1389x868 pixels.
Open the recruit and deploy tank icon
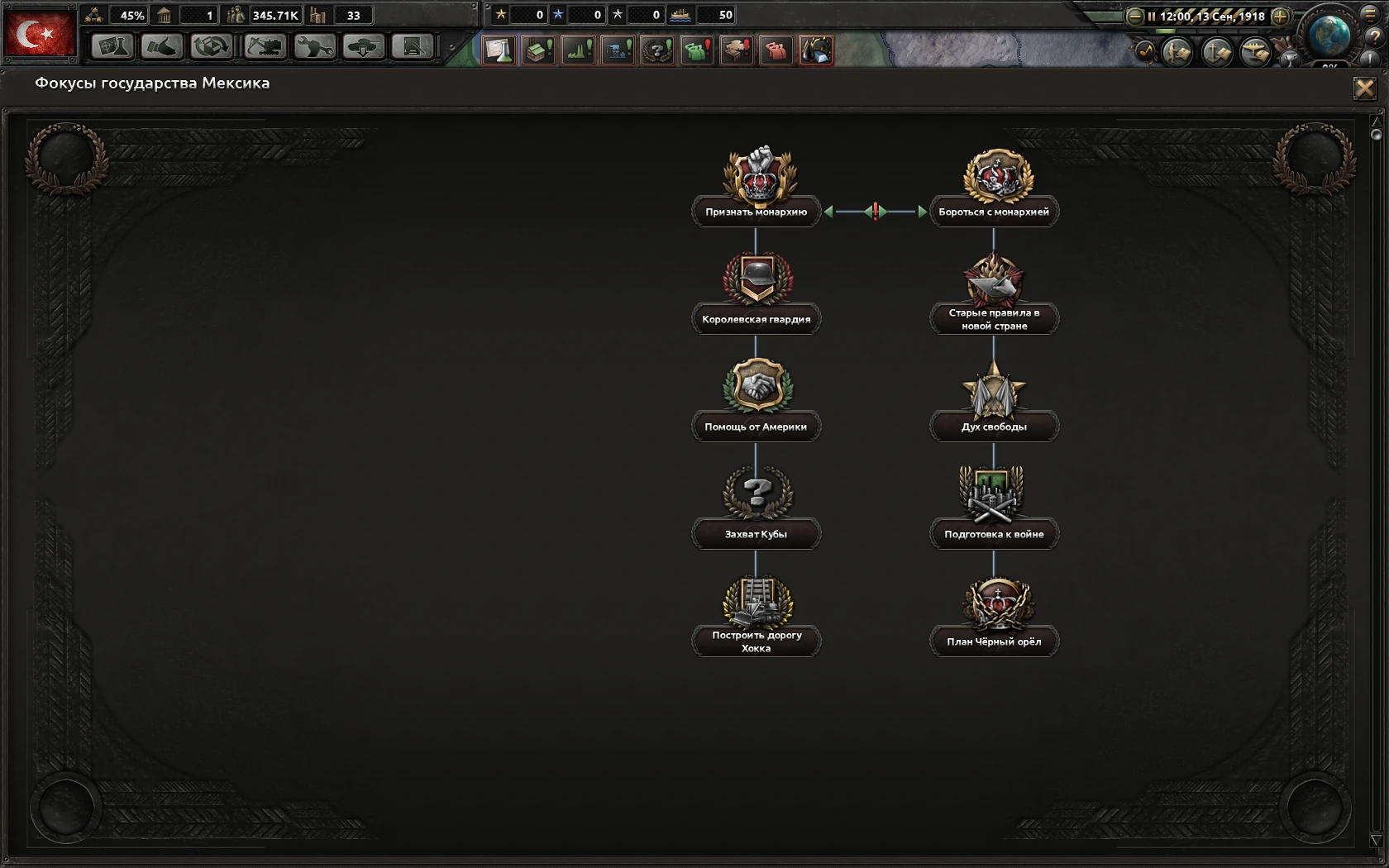(364, 48)
